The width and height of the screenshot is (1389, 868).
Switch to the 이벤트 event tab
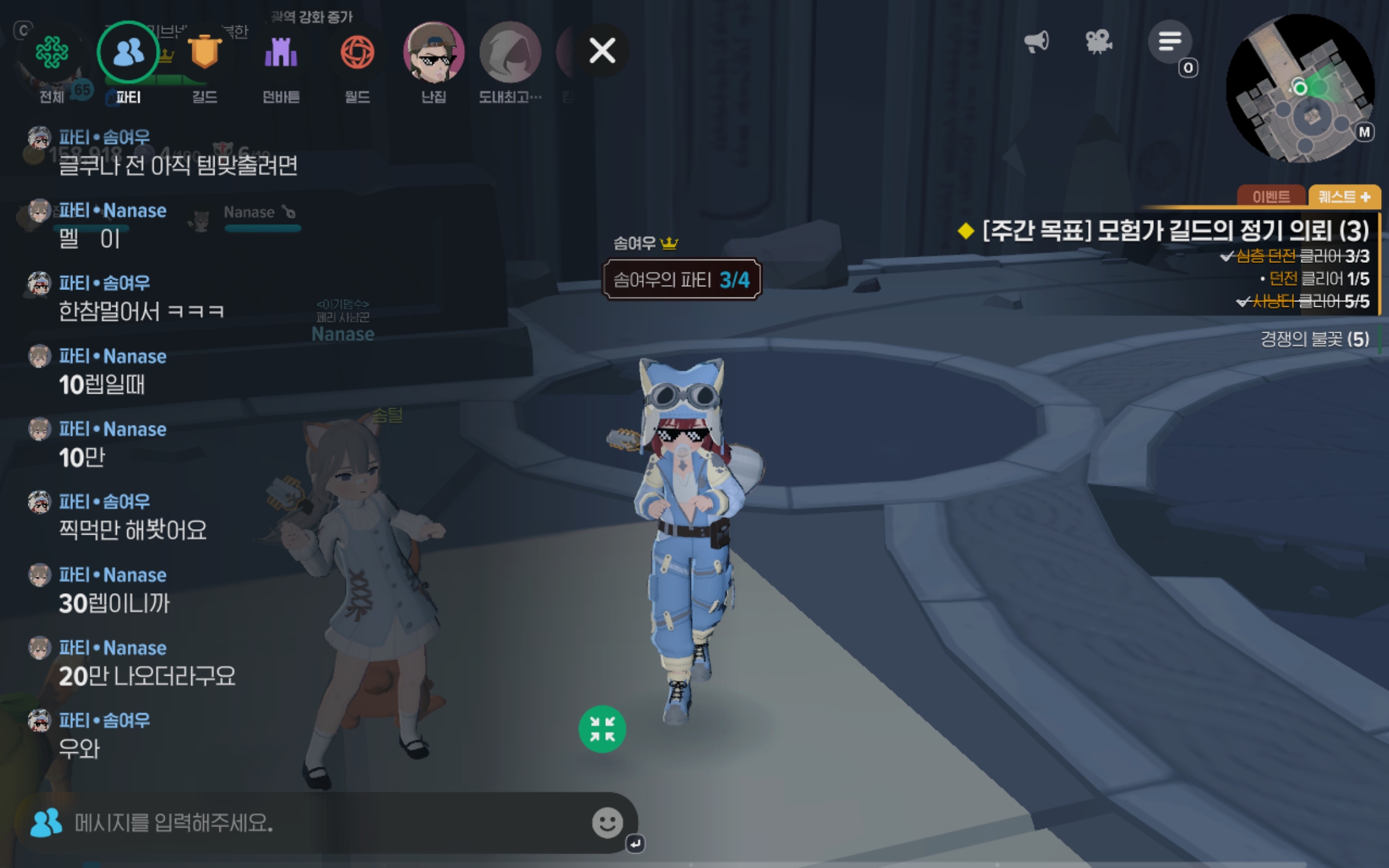tap(1271, 197)
